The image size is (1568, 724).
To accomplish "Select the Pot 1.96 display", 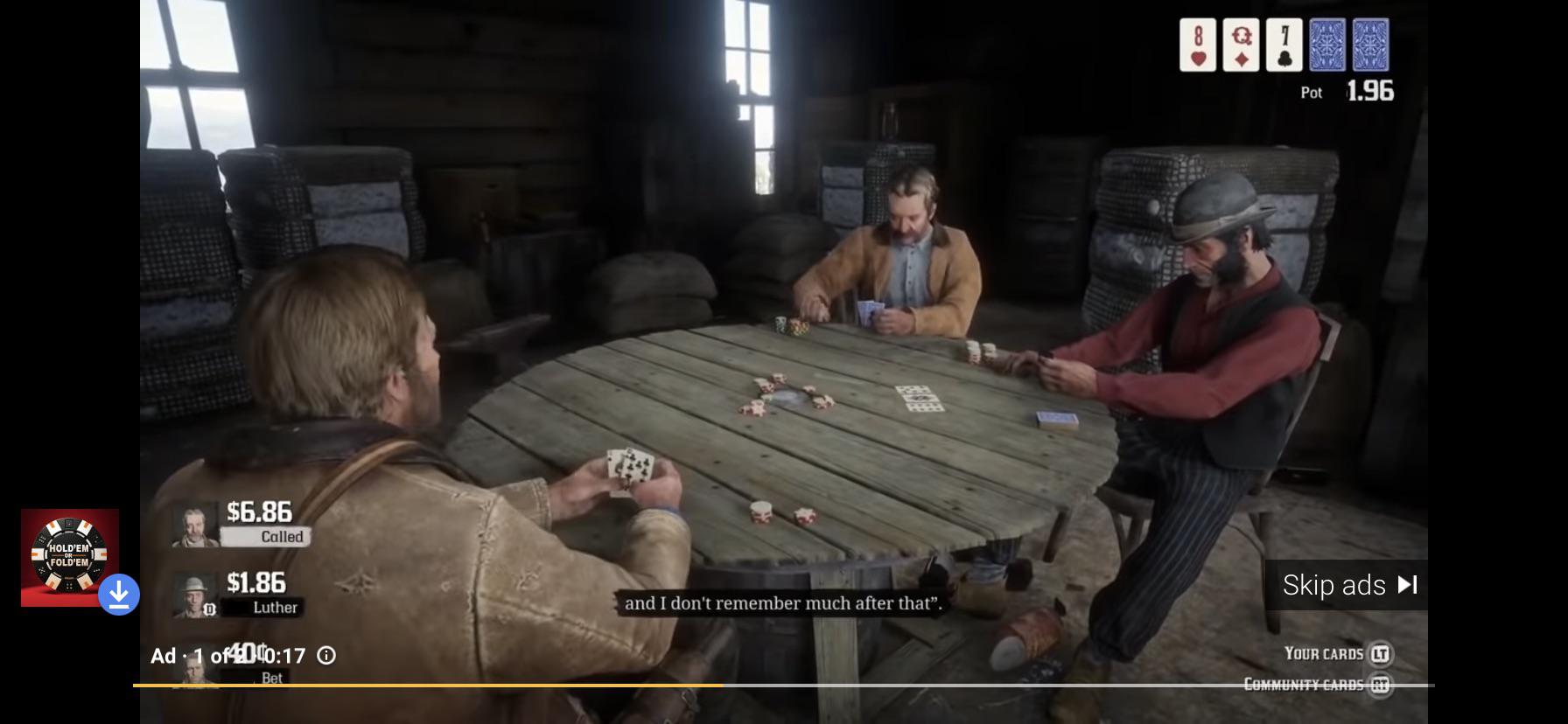I will point(1347,91).
